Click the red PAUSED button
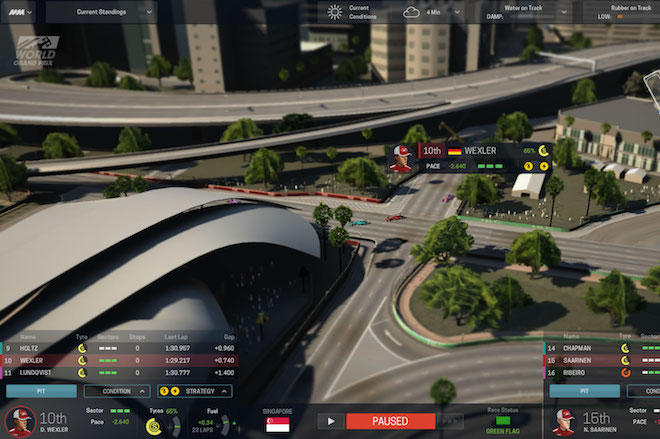660x439 pixels. click(x=391, y=422)
